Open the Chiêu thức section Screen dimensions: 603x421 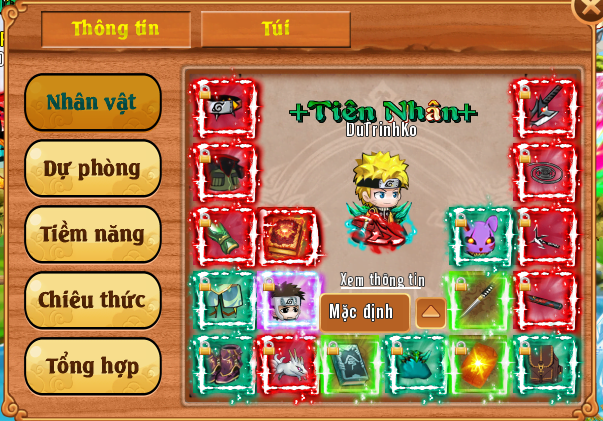pos(92,300)
